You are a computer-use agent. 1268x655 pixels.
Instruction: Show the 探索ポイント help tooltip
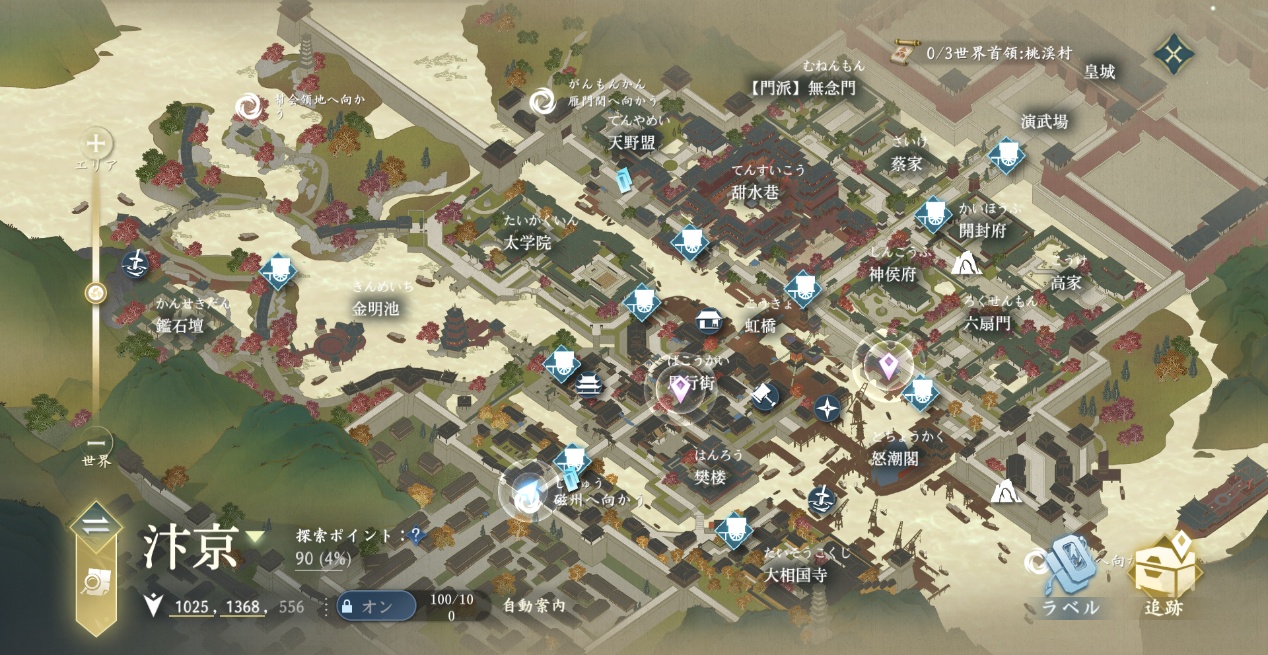416,536
